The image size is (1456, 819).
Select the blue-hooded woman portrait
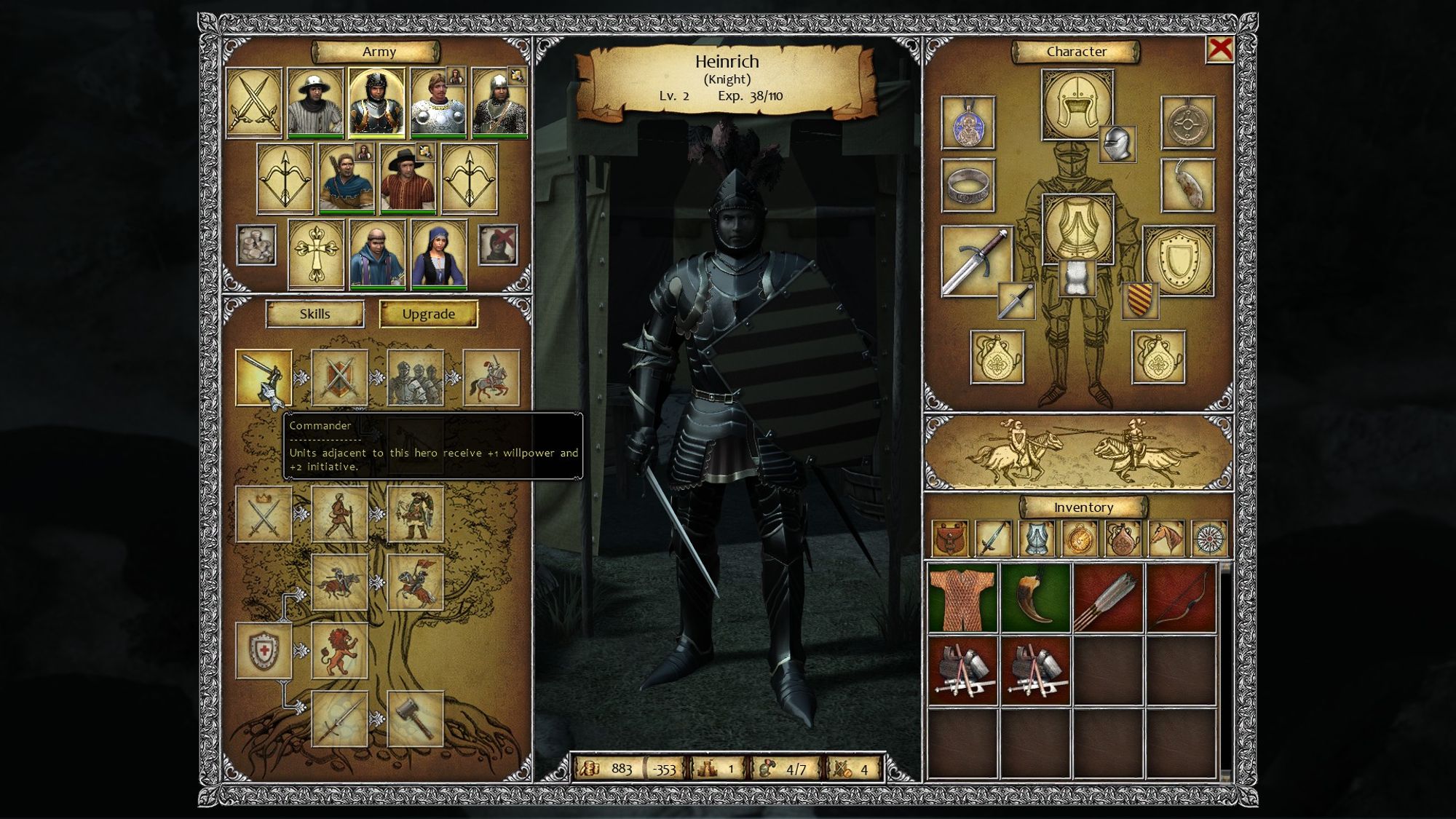coord(439,255)
